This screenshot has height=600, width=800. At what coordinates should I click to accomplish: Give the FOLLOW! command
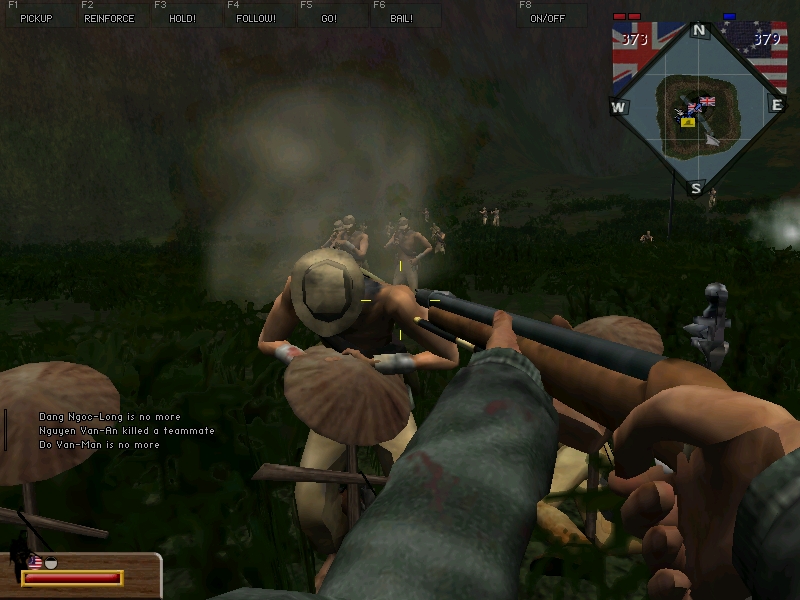(256, 18)
